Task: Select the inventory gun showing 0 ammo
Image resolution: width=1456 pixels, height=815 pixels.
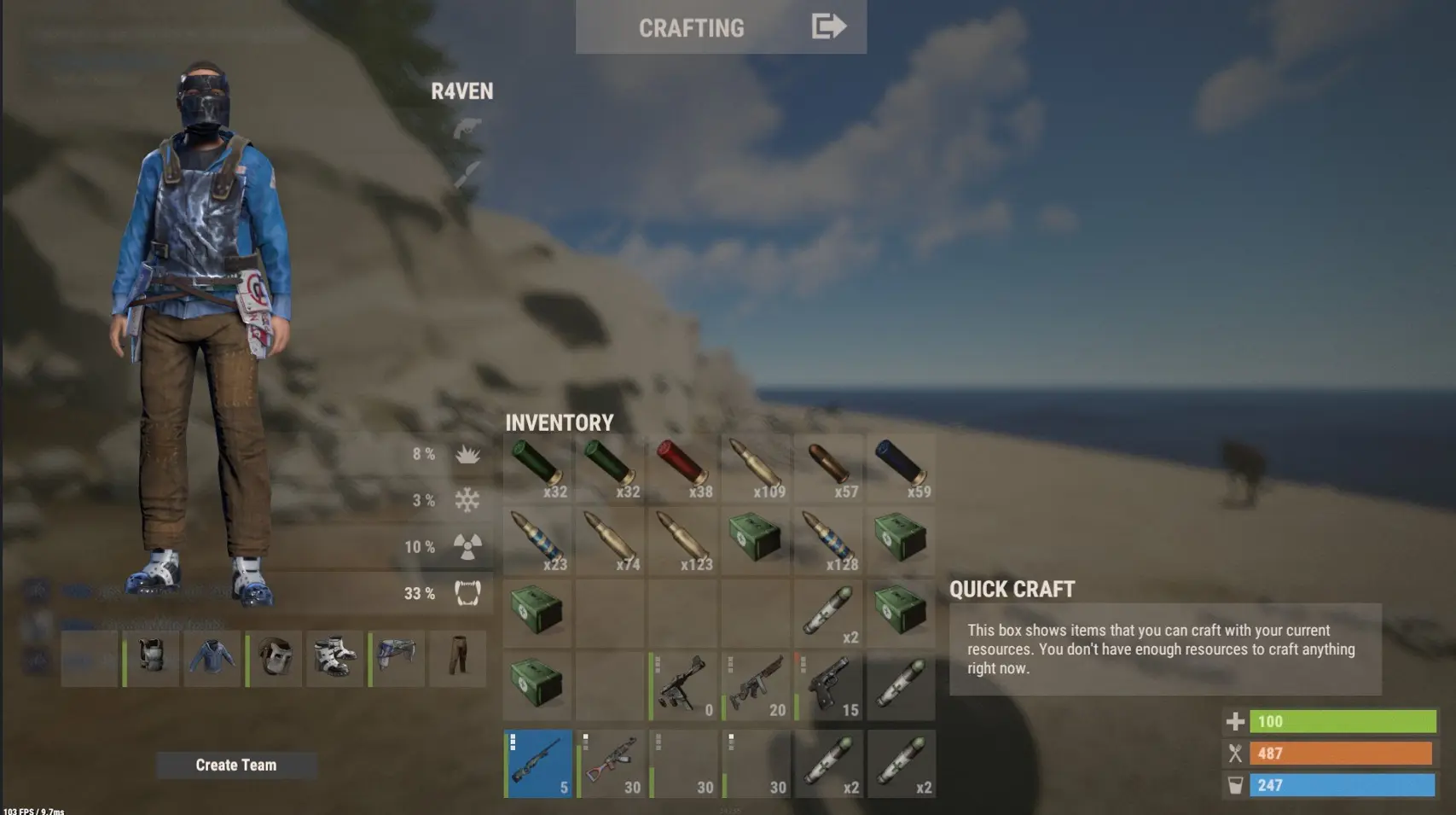Action: pos(683,686)
